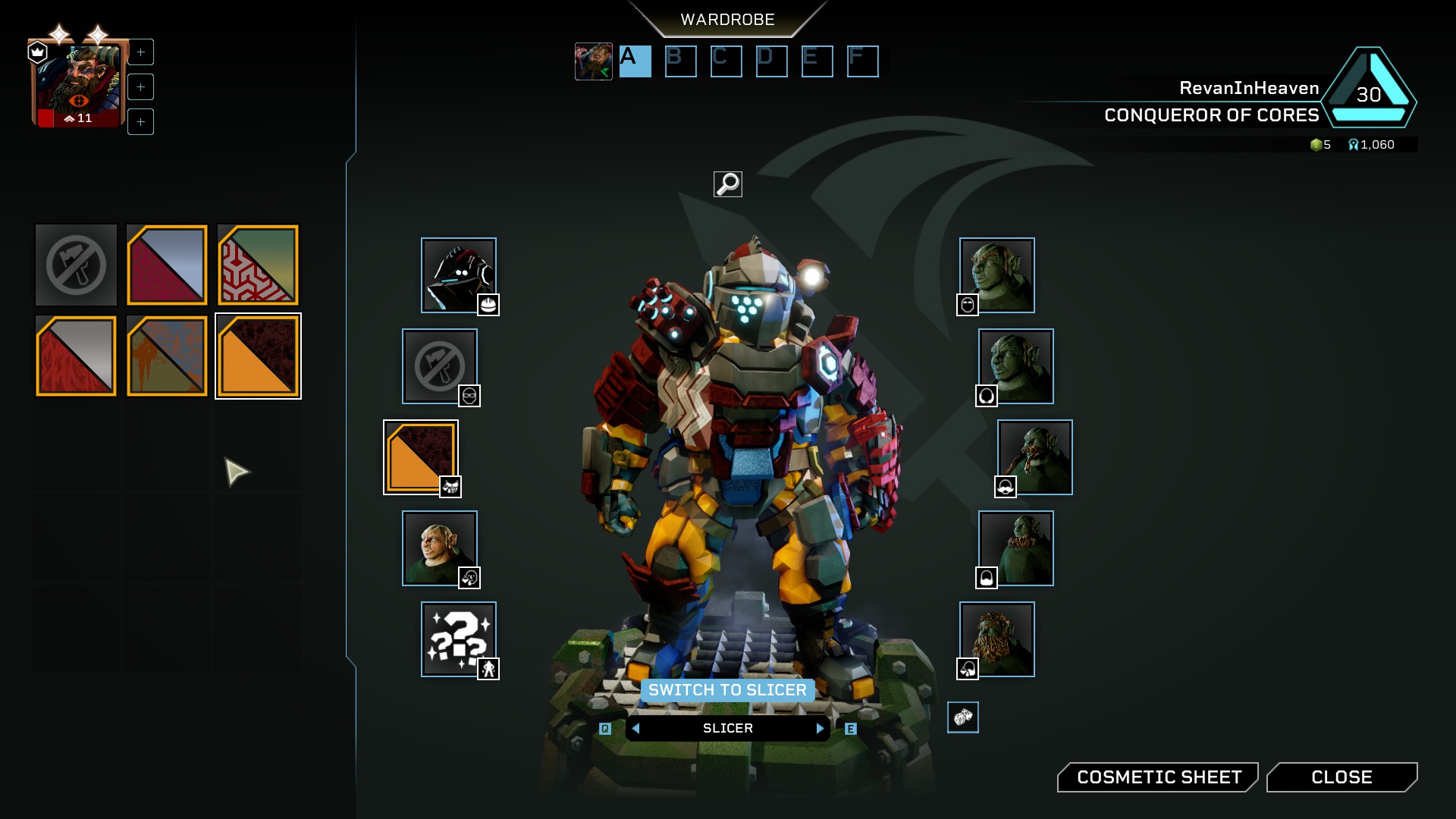The width and height of the screenshot is (1456, 819).
Task: Close the wardrobe screen
Action: coord(1341,777)
